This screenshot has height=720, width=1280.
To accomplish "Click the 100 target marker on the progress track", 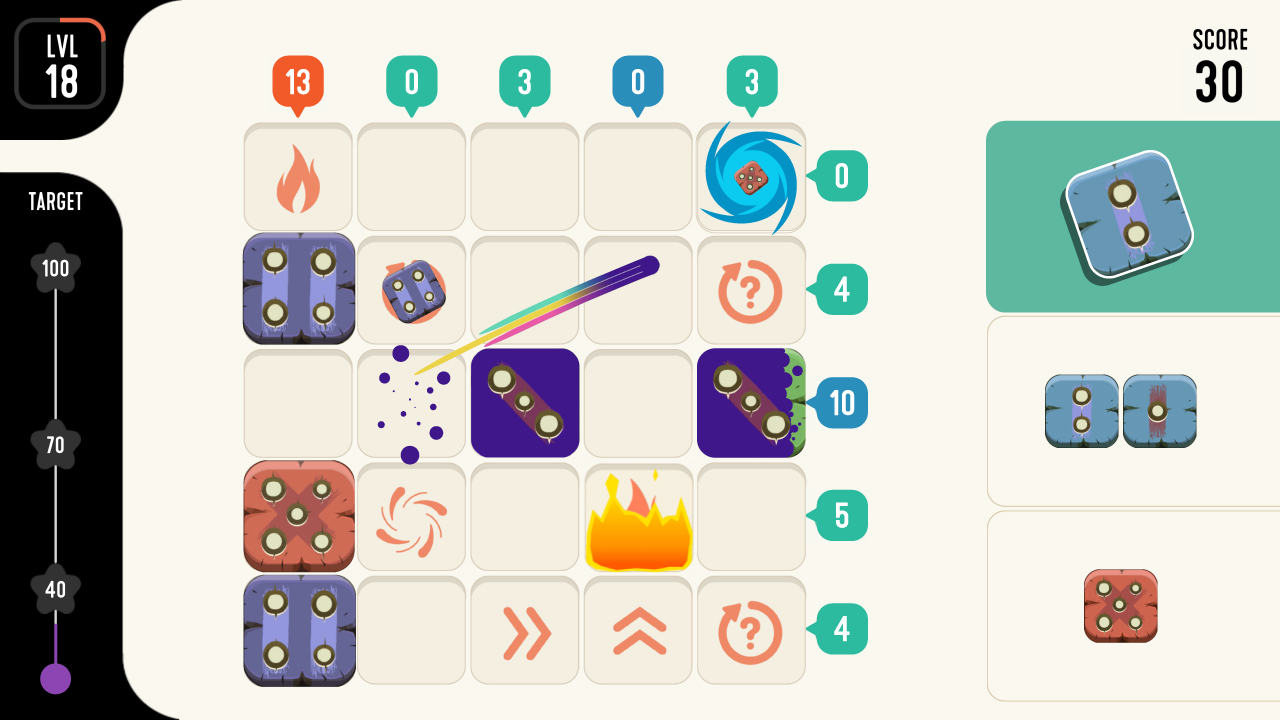I will click(x=55, y=269).
